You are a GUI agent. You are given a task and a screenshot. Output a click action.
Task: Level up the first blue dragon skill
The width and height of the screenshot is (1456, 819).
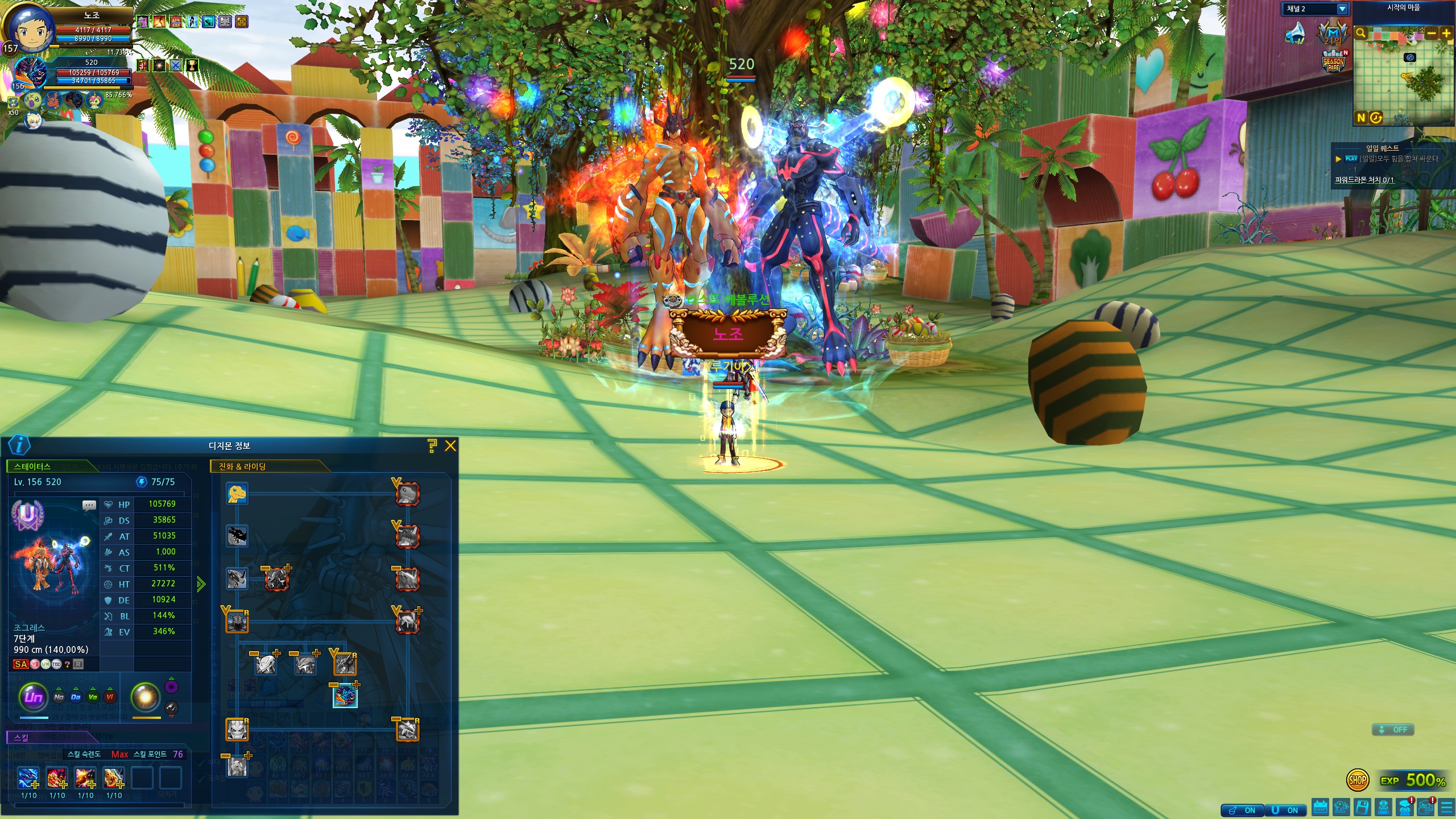click(29, 778)
